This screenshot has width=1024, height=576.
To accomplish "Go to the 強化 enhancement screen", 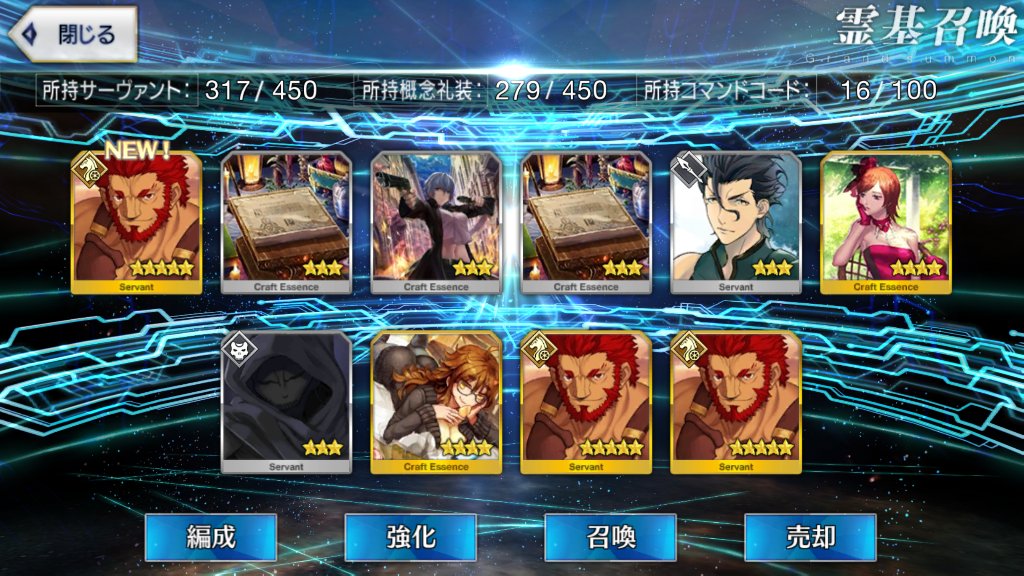I will (410, 537).
